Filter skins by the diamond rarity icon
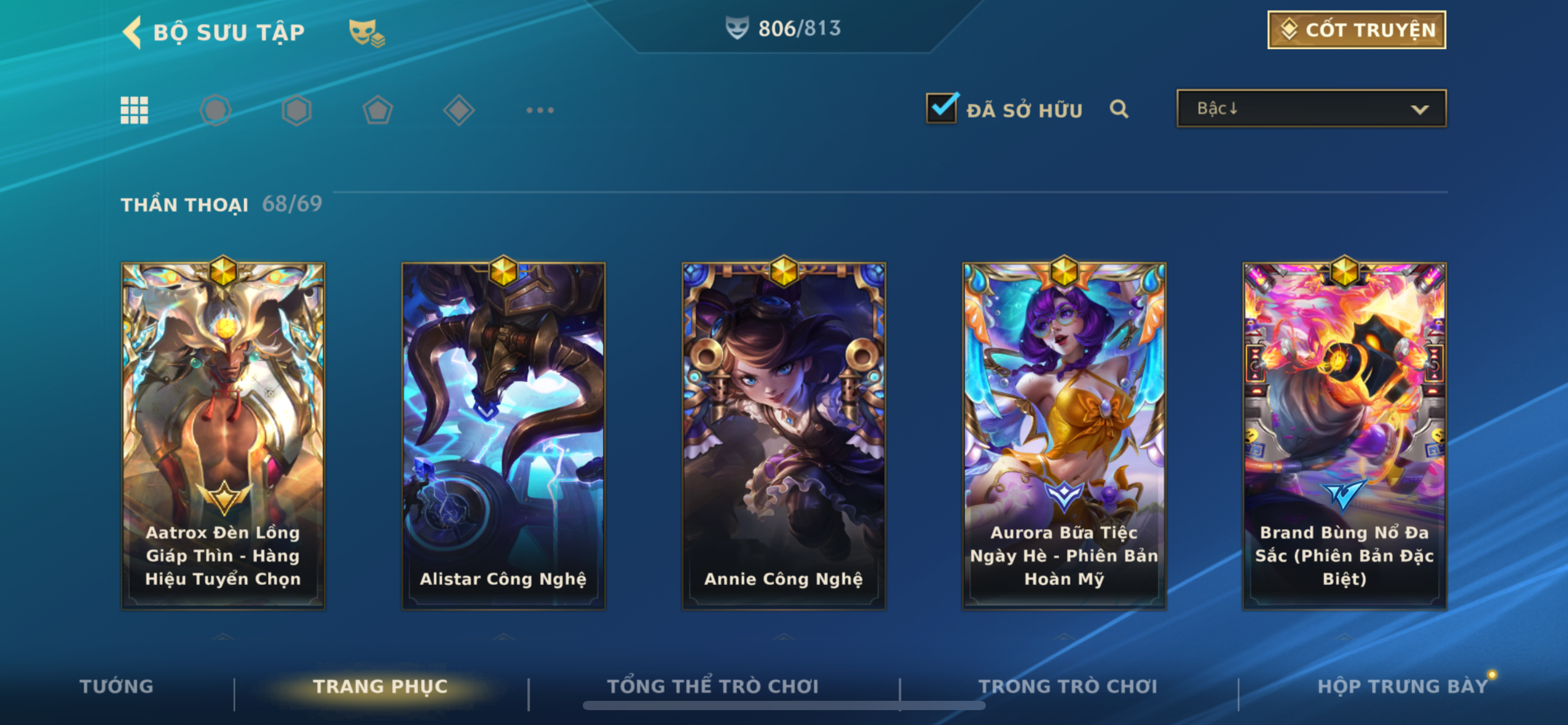The width and height of the screenshot is (1568, 725). point(459,110)
